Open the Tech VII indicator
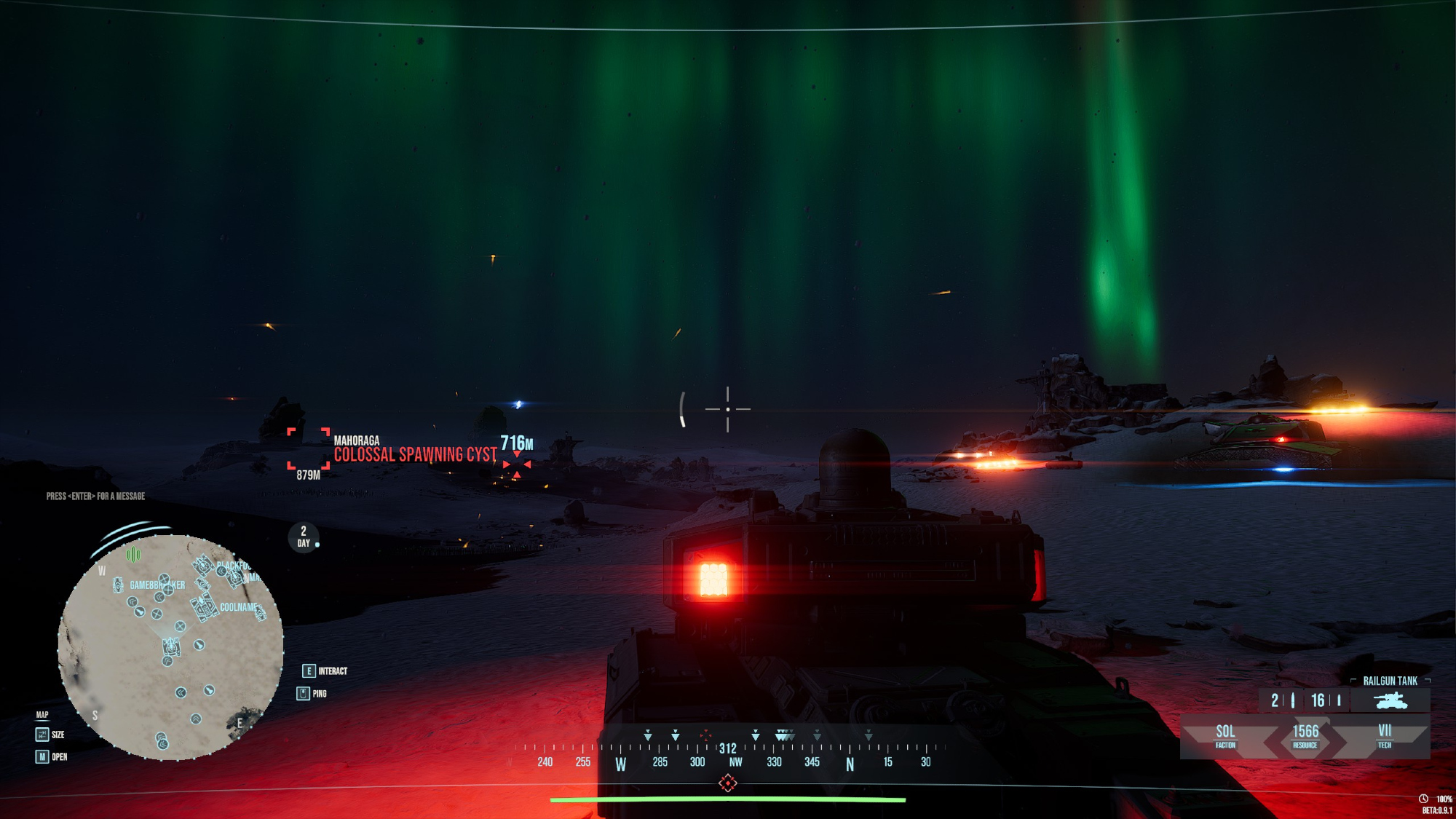The image size is (1456, 819). pyautogui.click(x=1384, y=735)
